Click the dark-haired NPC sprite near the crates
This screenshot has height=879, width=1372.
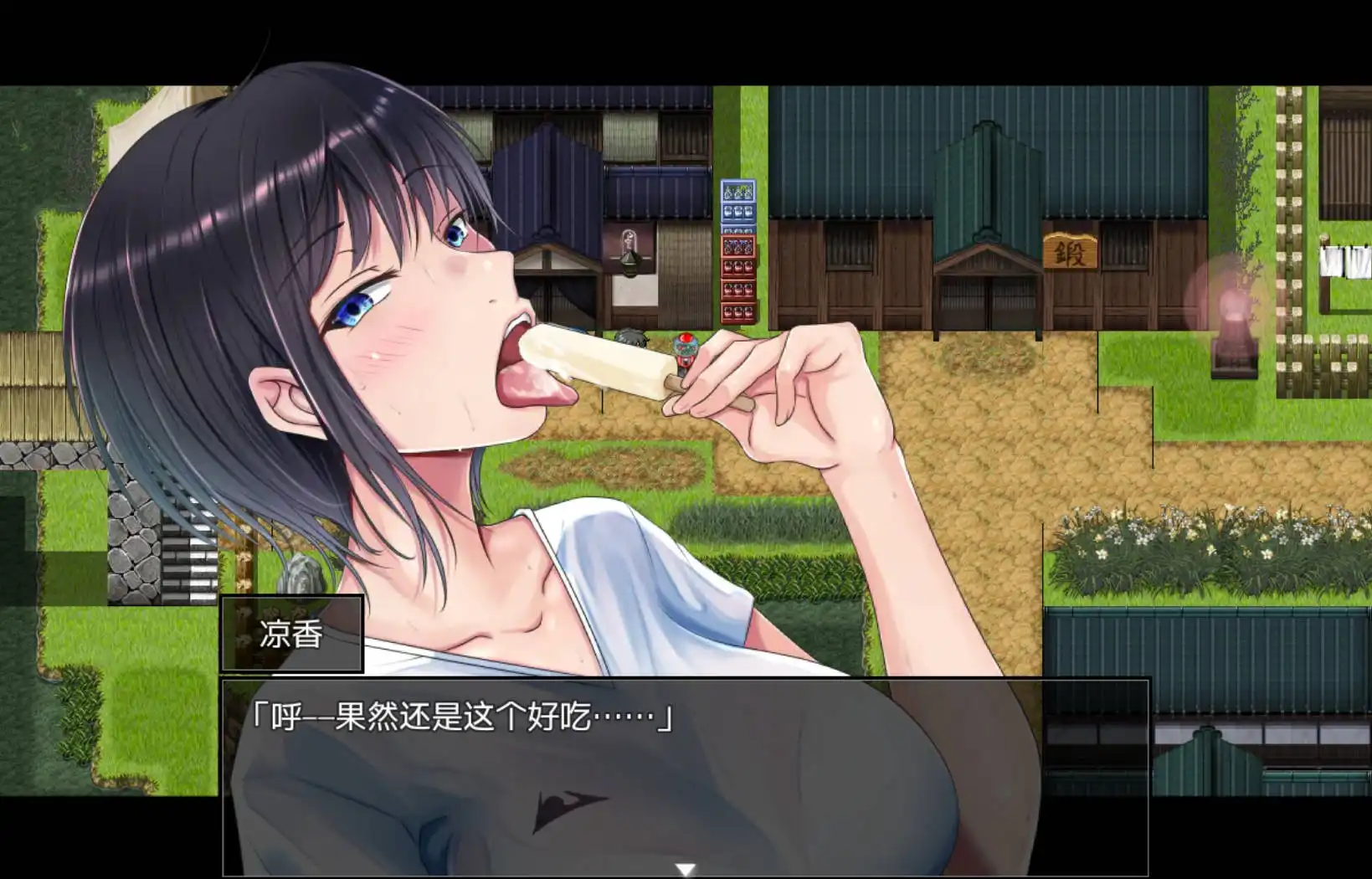pos(630,339)
